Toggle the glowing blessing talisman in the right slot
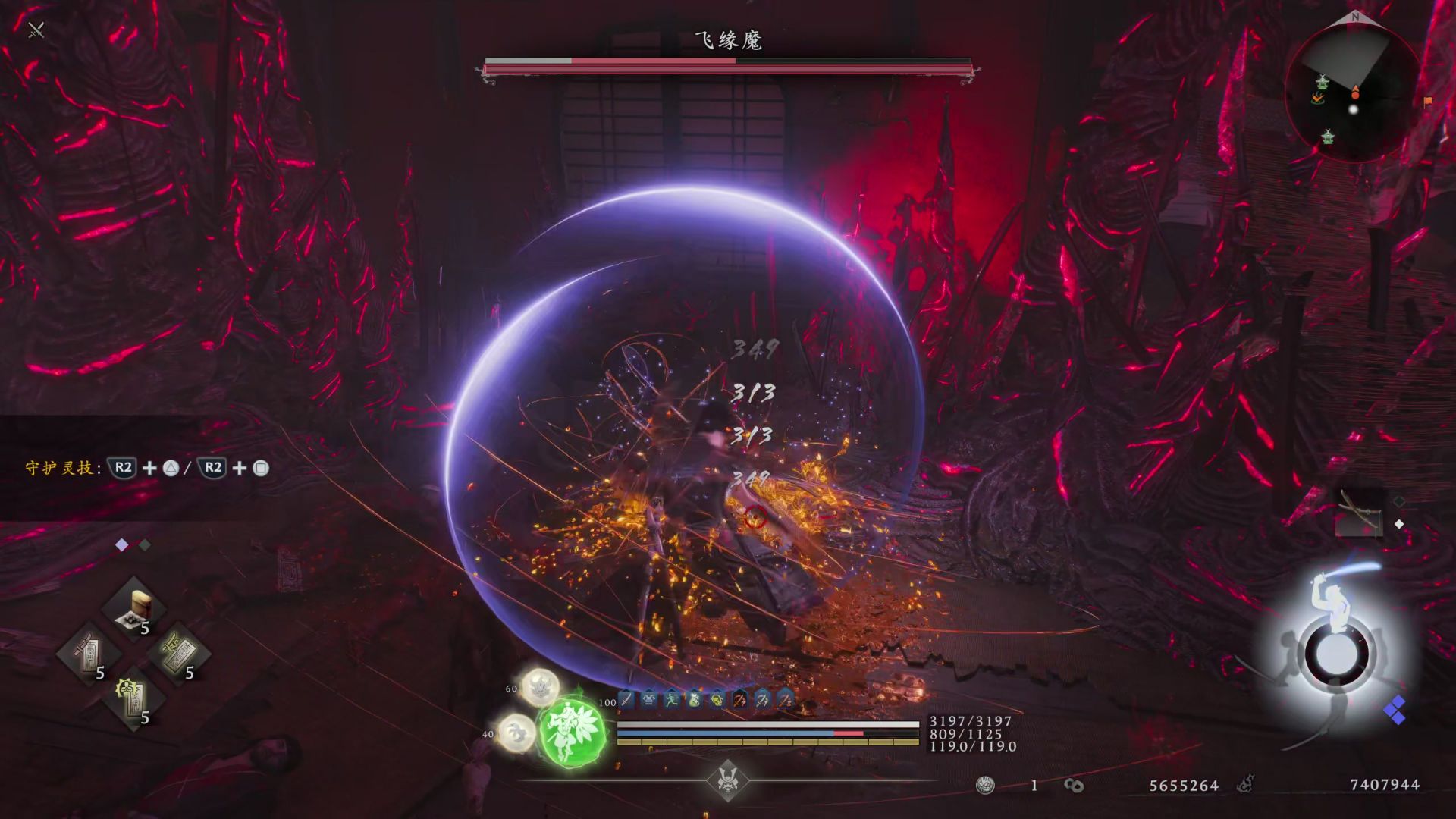The image size is (1456, 819). pos(178,654)
